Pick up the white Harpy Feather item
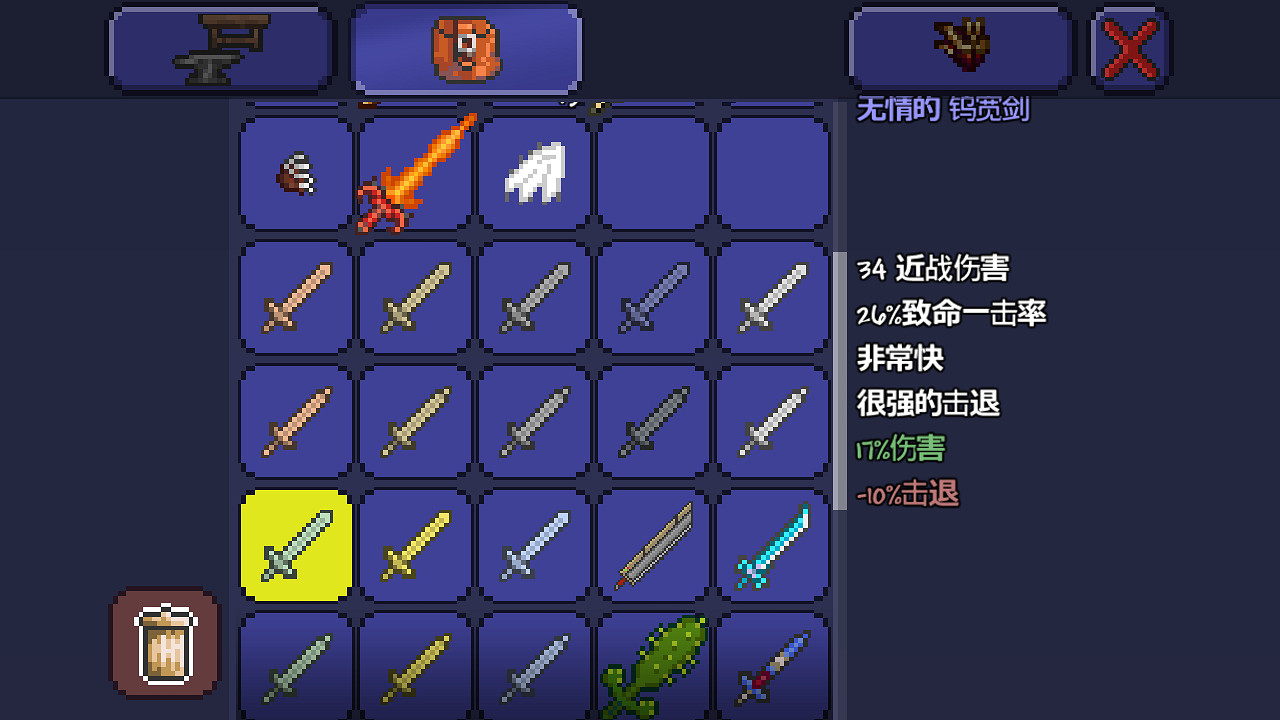Viewport: 1280px width, 720px height. point(532,173)
